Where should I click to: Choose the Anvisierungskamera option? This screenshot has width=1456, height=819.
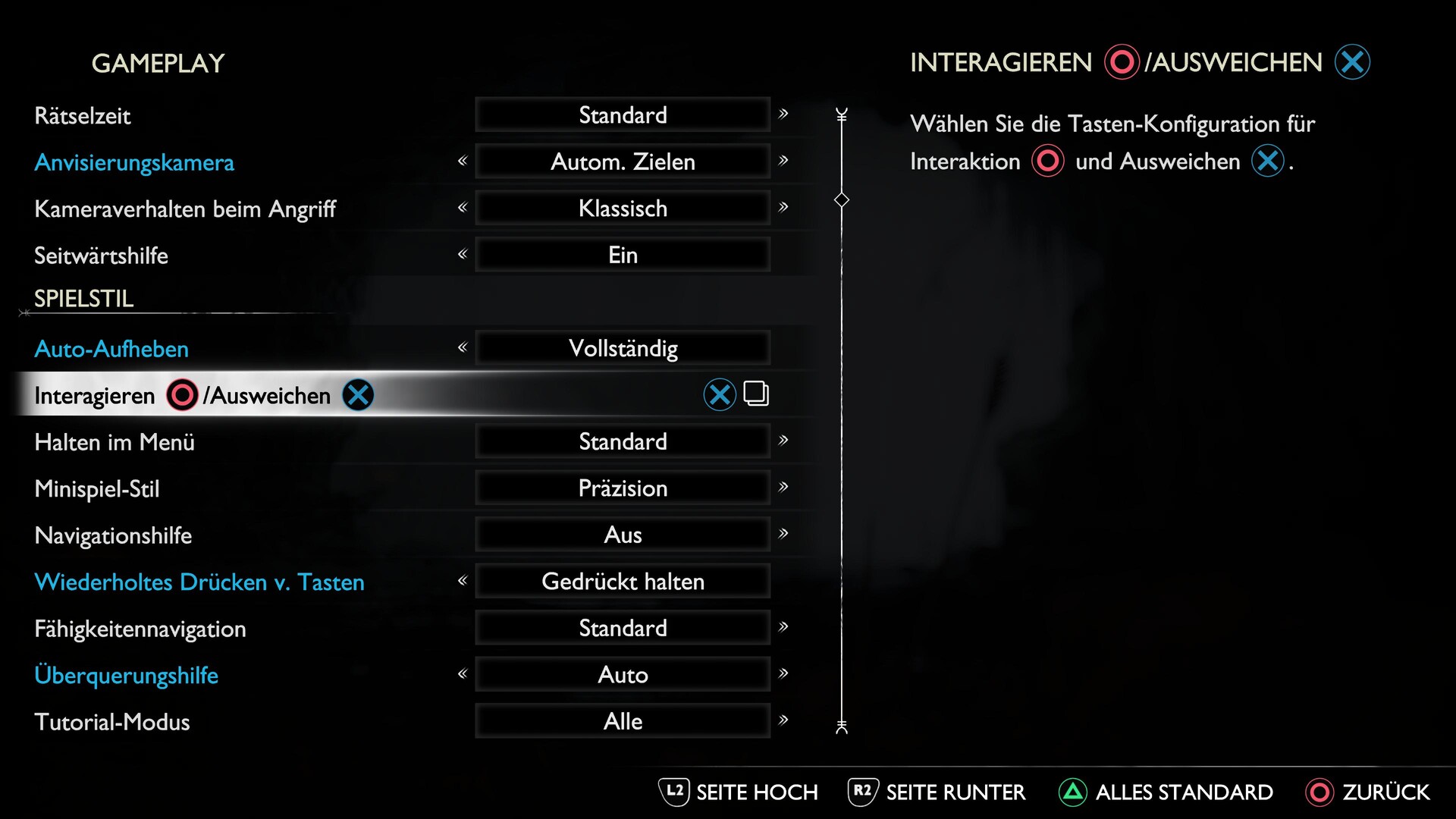pos(134,162)
